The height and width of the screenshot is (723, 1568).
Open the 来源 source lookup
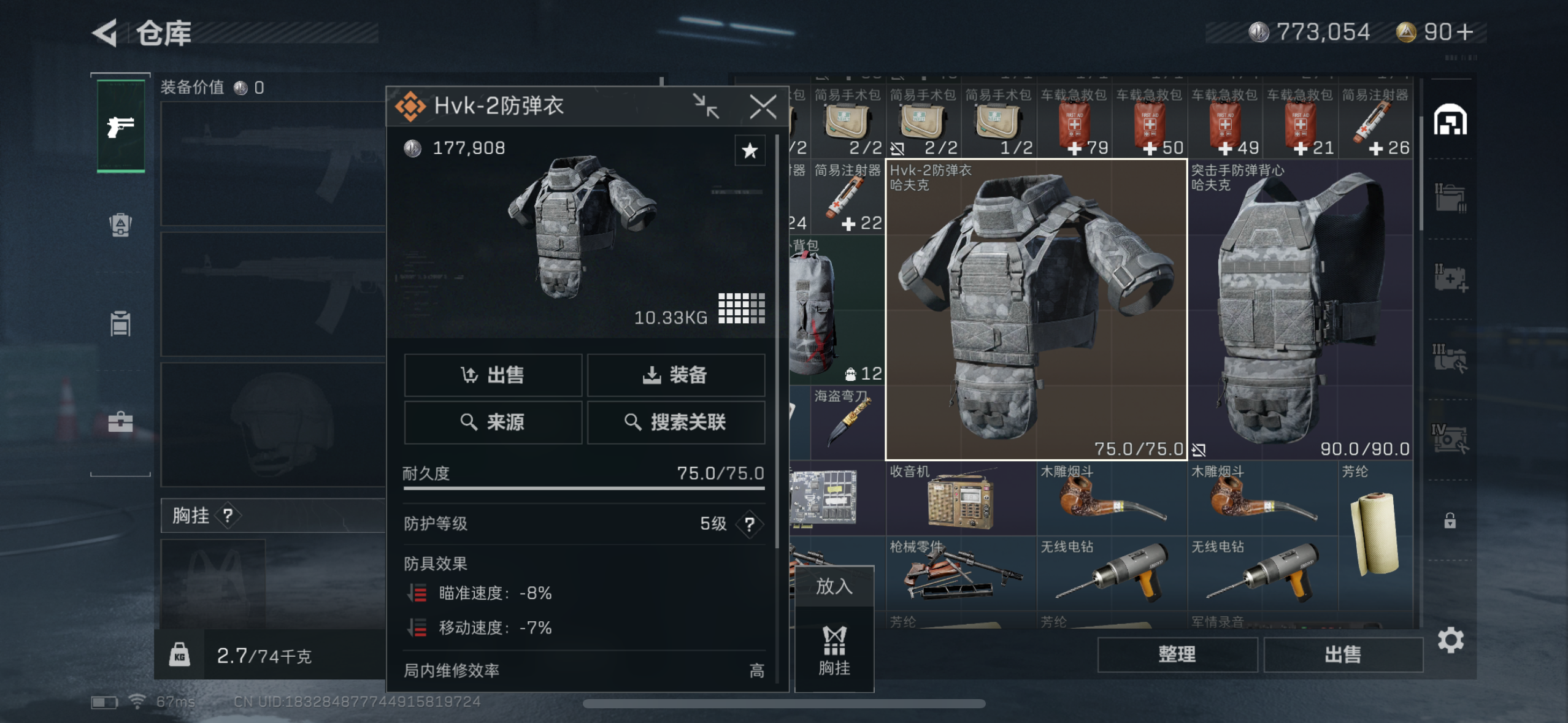pyautogui.click(x=493, y=422)
